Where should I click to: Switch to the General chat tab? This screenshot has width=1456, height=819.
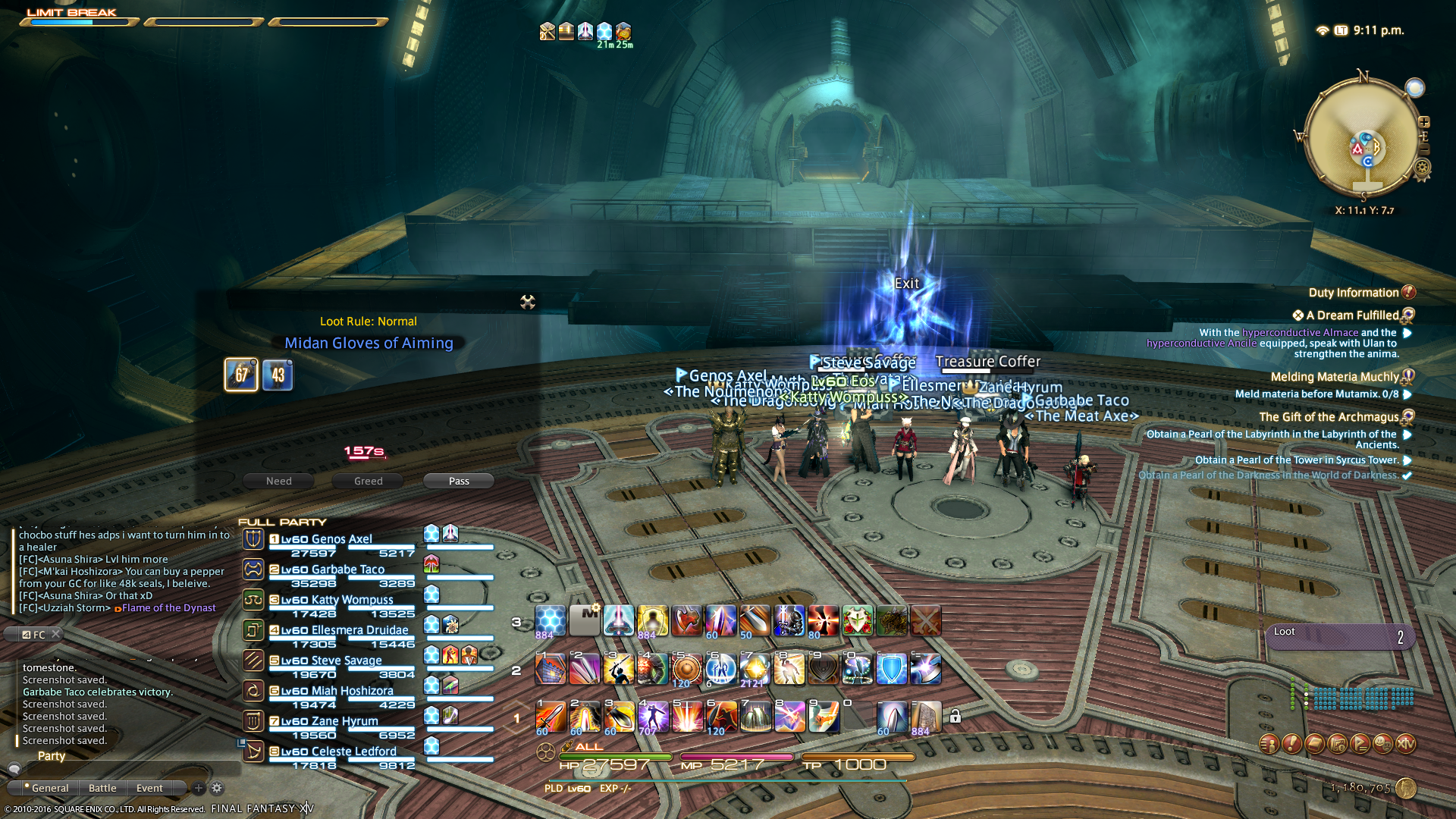coord(49,788)
